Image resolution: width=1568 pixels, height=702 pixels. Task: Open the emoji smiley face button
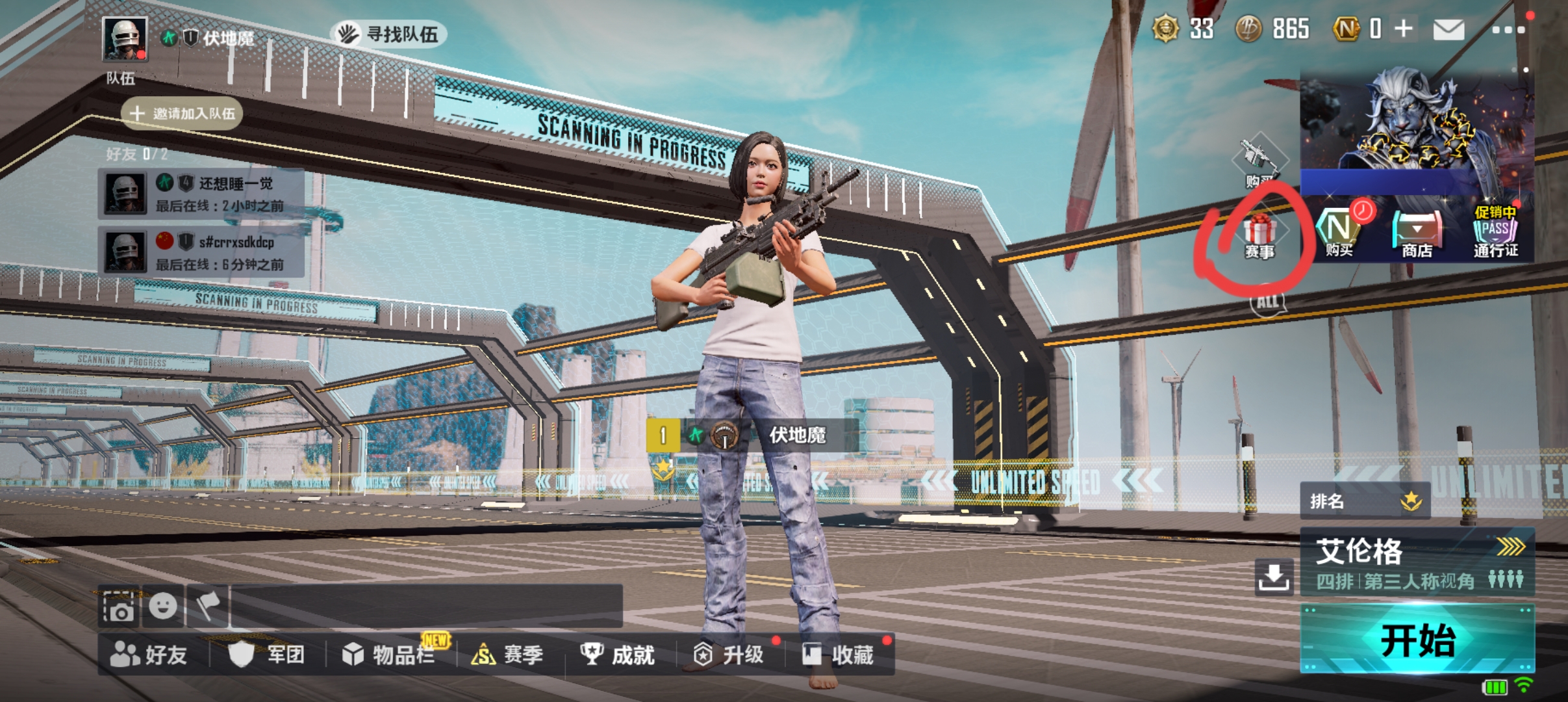click(x=162, y=606)
